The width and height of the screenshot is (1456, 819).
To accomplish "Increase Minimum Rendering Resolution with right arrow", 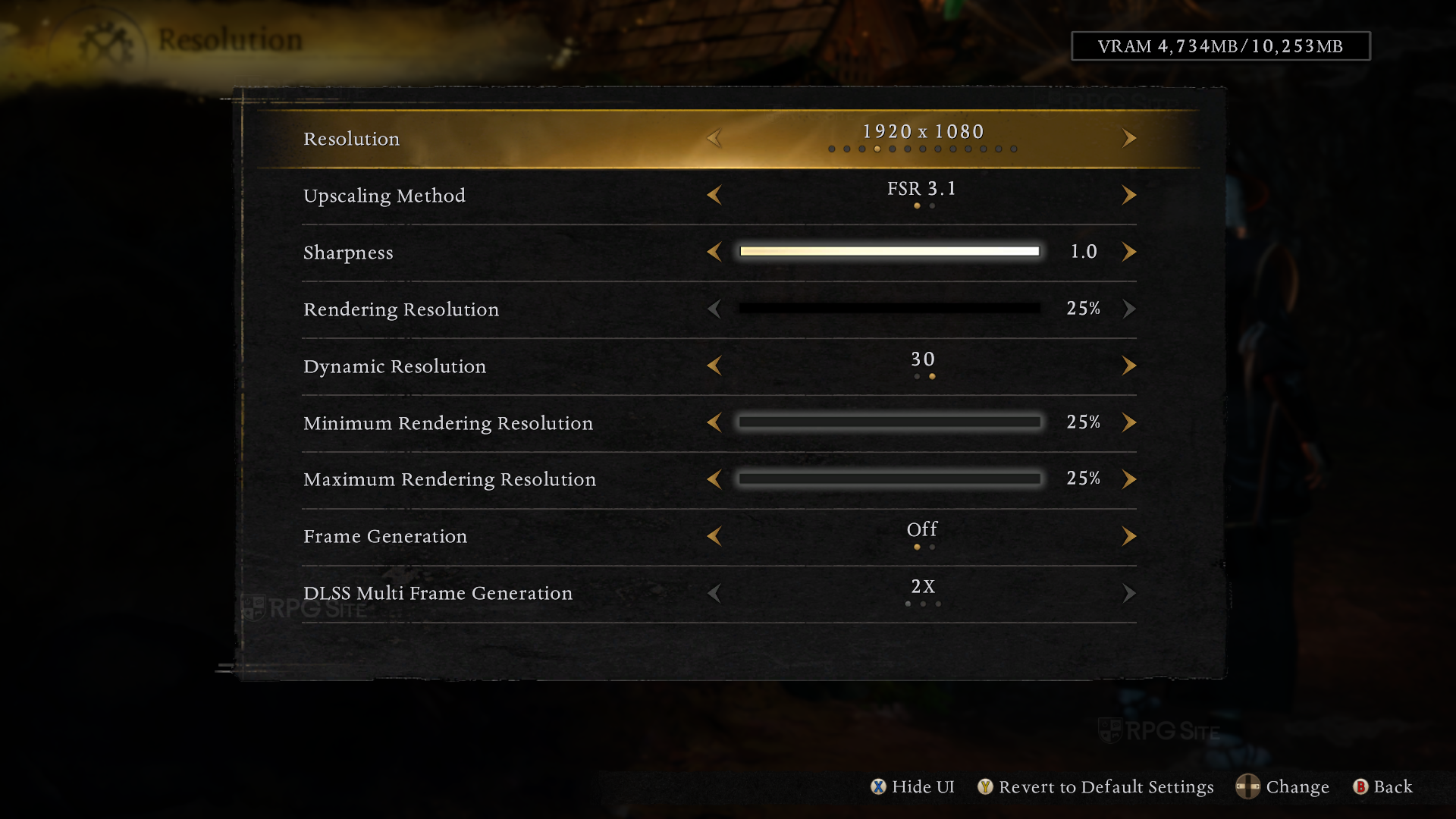I will [1128, 422].
